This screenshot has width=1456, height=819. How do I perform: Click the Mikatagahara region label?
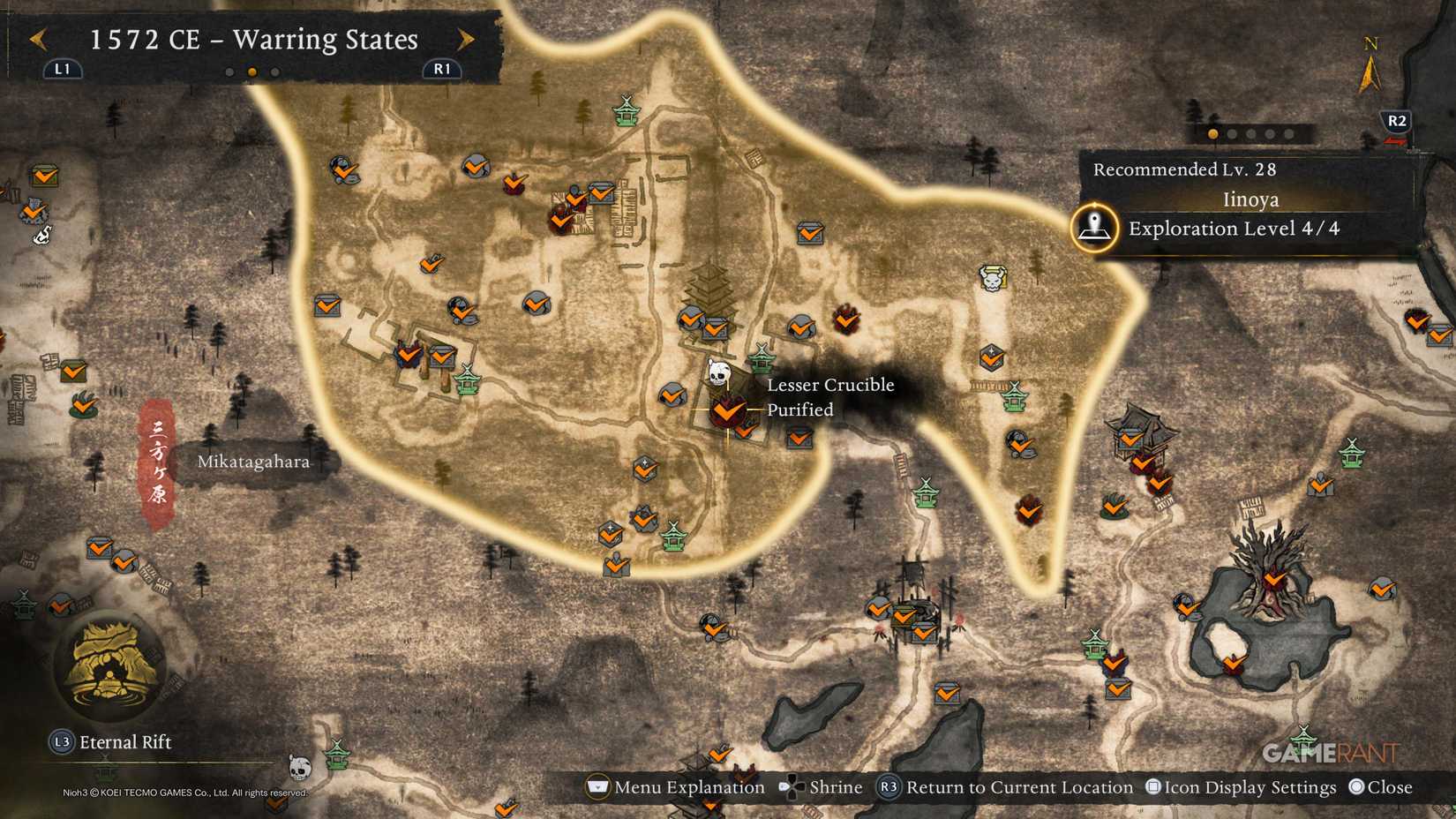coord(255,461)
